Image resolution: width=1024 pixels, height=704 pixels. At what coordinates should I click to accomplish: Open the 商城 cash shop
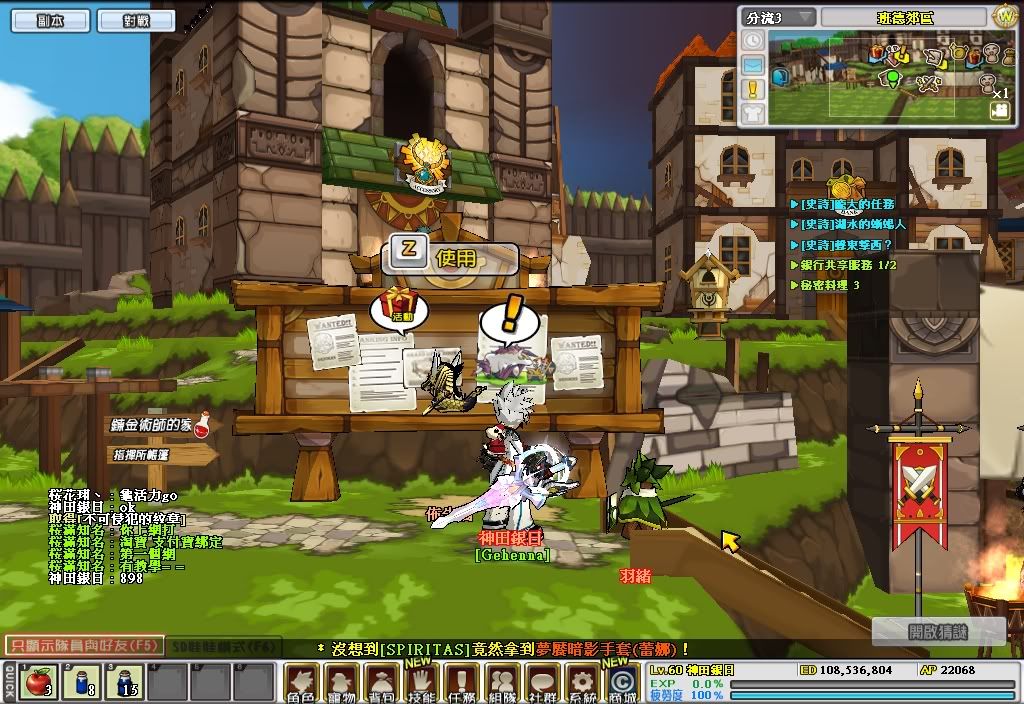pos(621,683)
